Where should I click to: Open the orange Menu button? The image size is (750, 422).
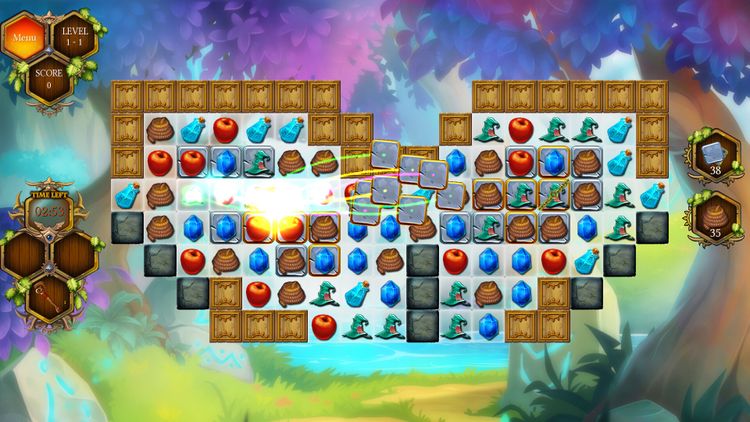[21, 38]
